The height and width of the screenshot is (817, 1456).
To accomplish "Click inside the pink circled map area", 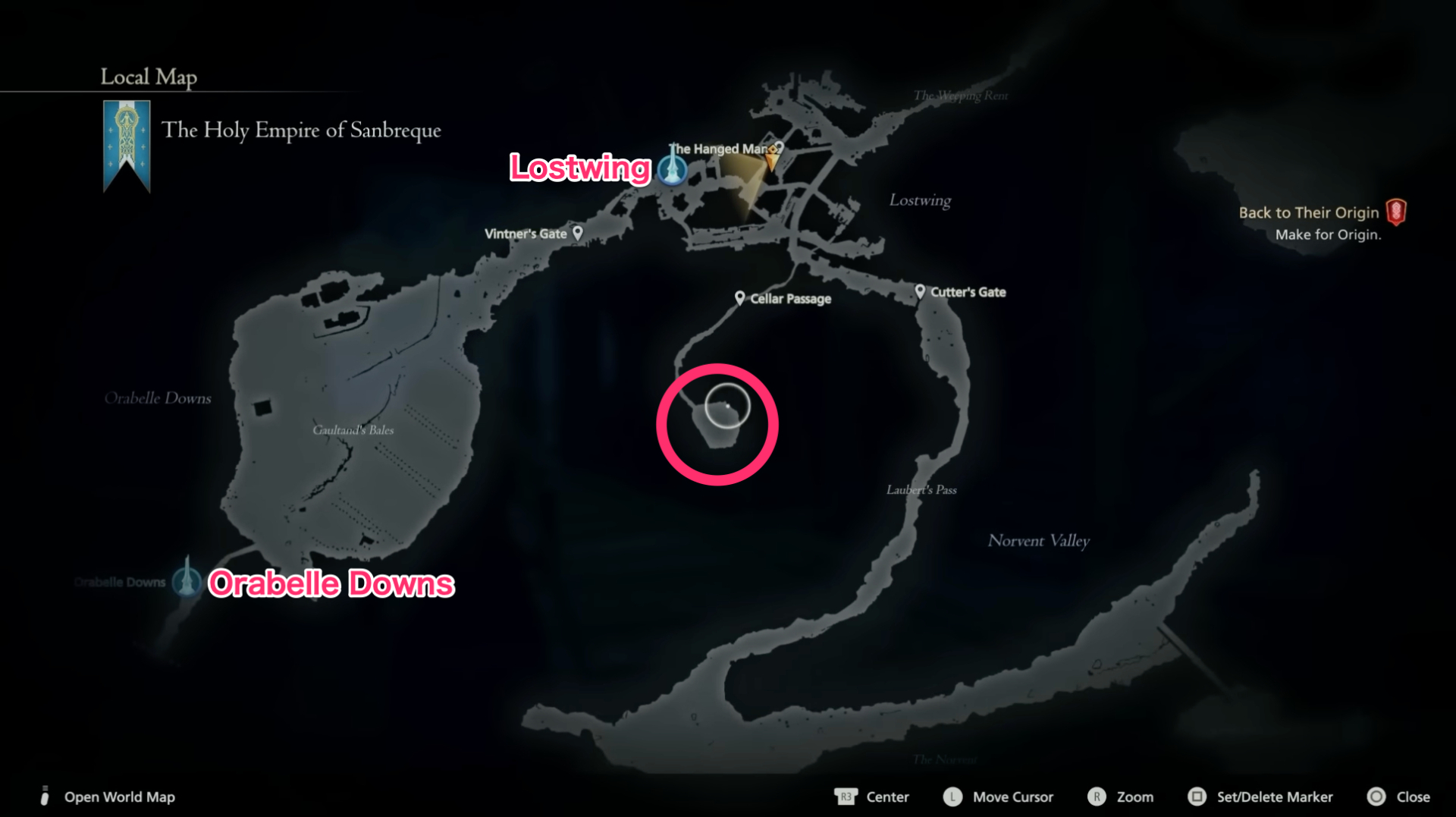I will 716,425.
